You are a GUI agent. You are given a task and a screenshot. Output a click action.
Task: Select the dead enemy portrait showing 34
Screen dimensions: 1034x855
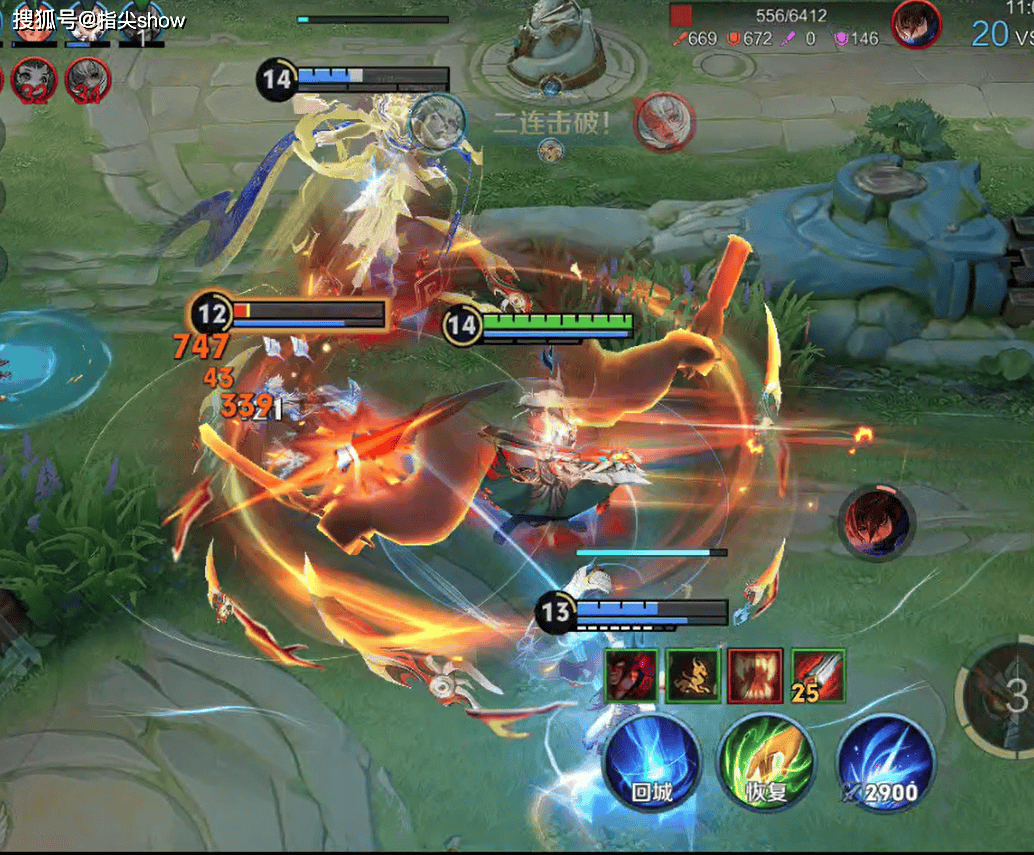[x=87, y=80]
